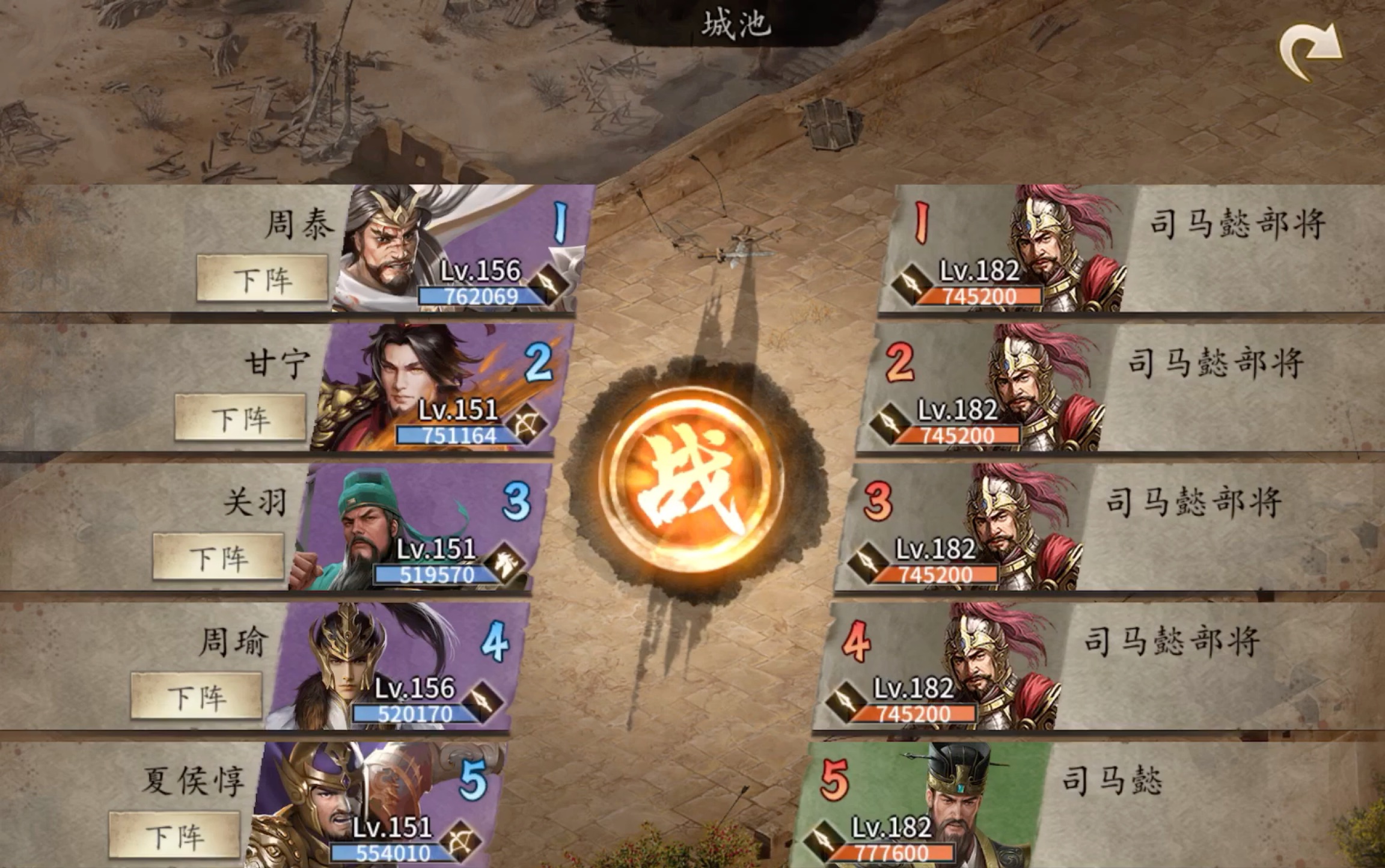
Task: Withdraw 关羽 using his 下阵 button
Action: (218, 557)
